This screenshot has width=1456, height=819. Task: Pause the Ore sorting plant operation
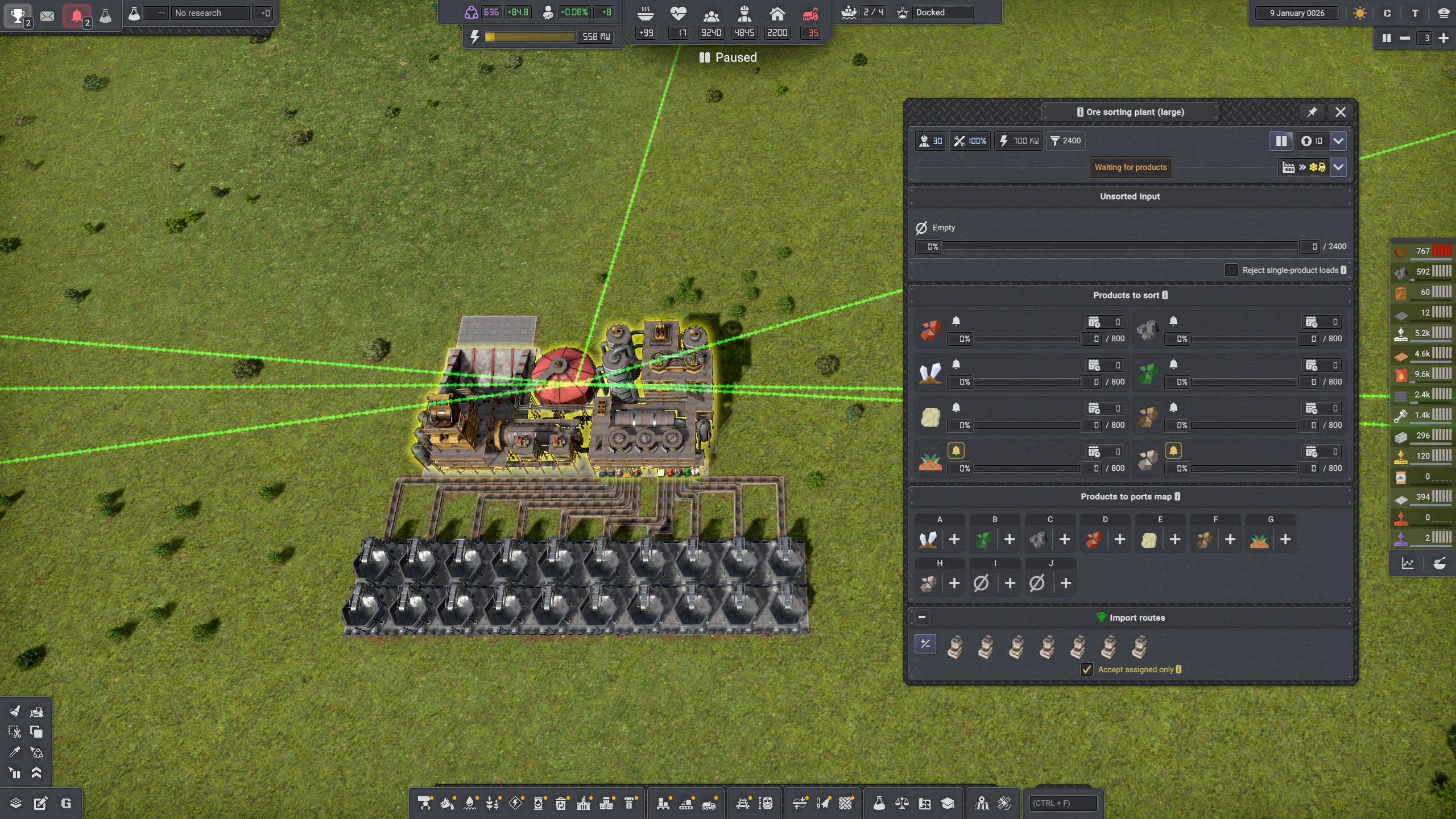click(1283, 141)
